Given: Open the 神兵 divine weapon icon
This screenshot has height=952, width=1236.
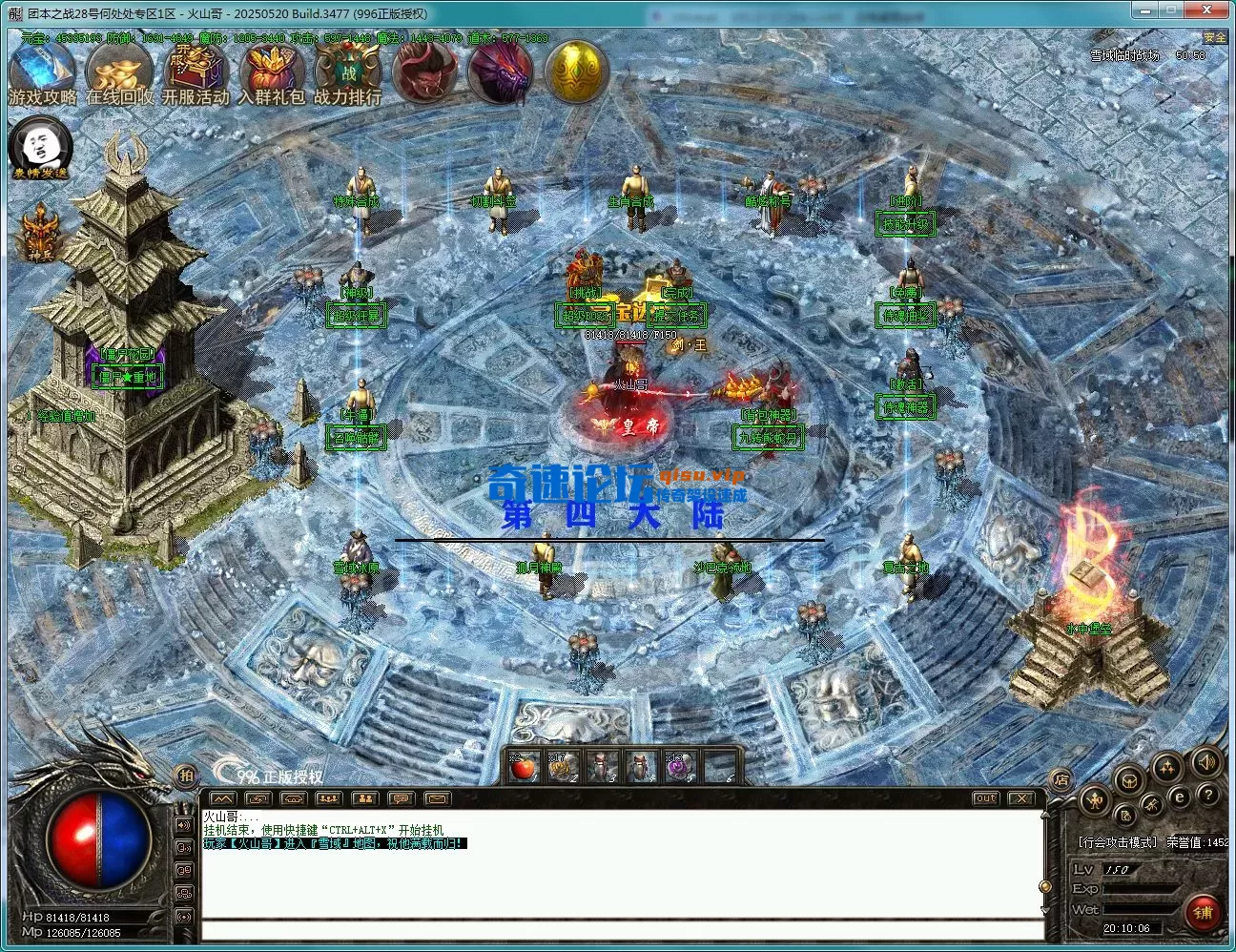Looking at the screenshot, I should pos(39,234).
